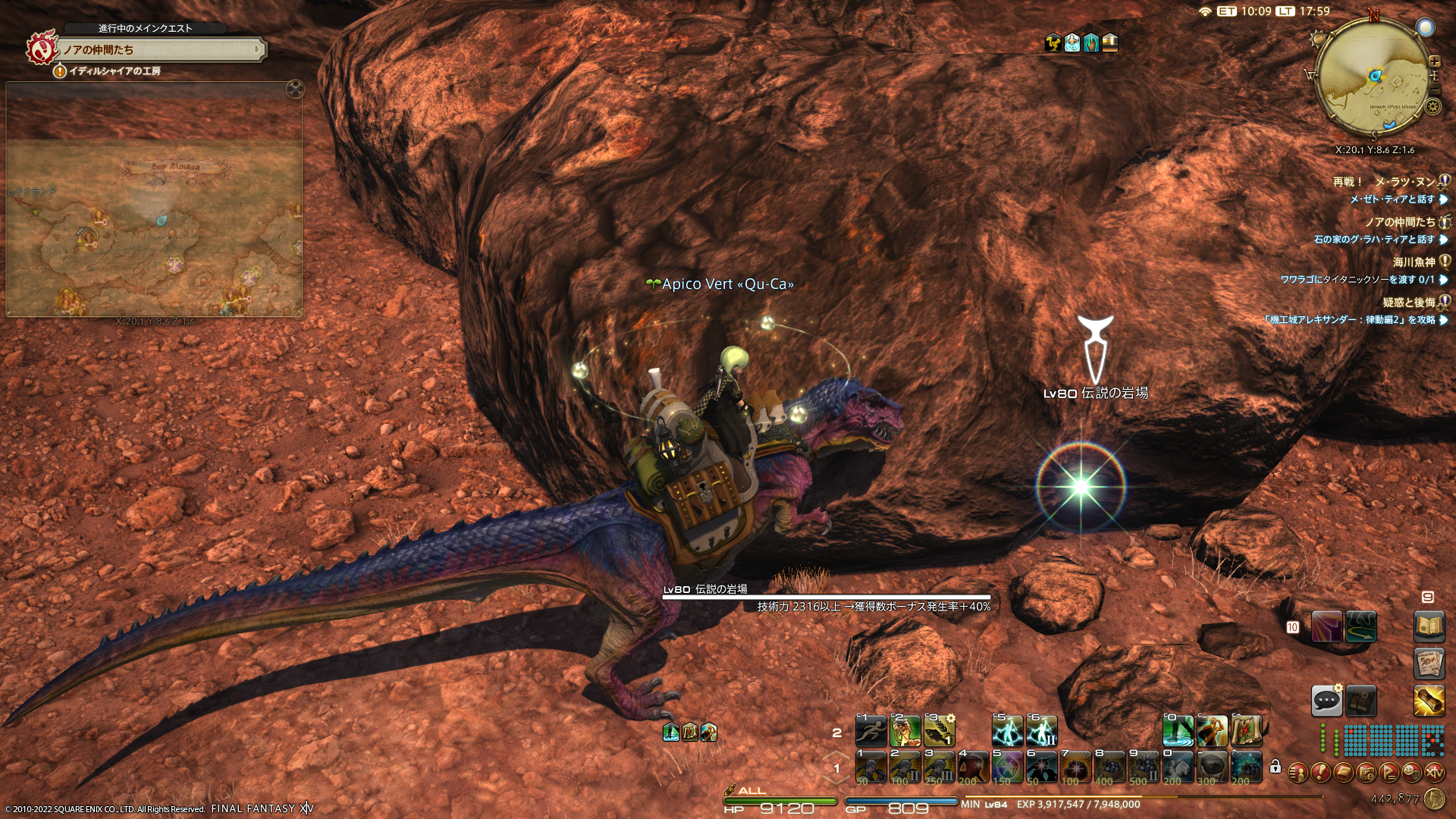Screen dimensions: 1456x819
Task: Open the main scenario quest ノアの仲間たち
Action: pos(161,50)
